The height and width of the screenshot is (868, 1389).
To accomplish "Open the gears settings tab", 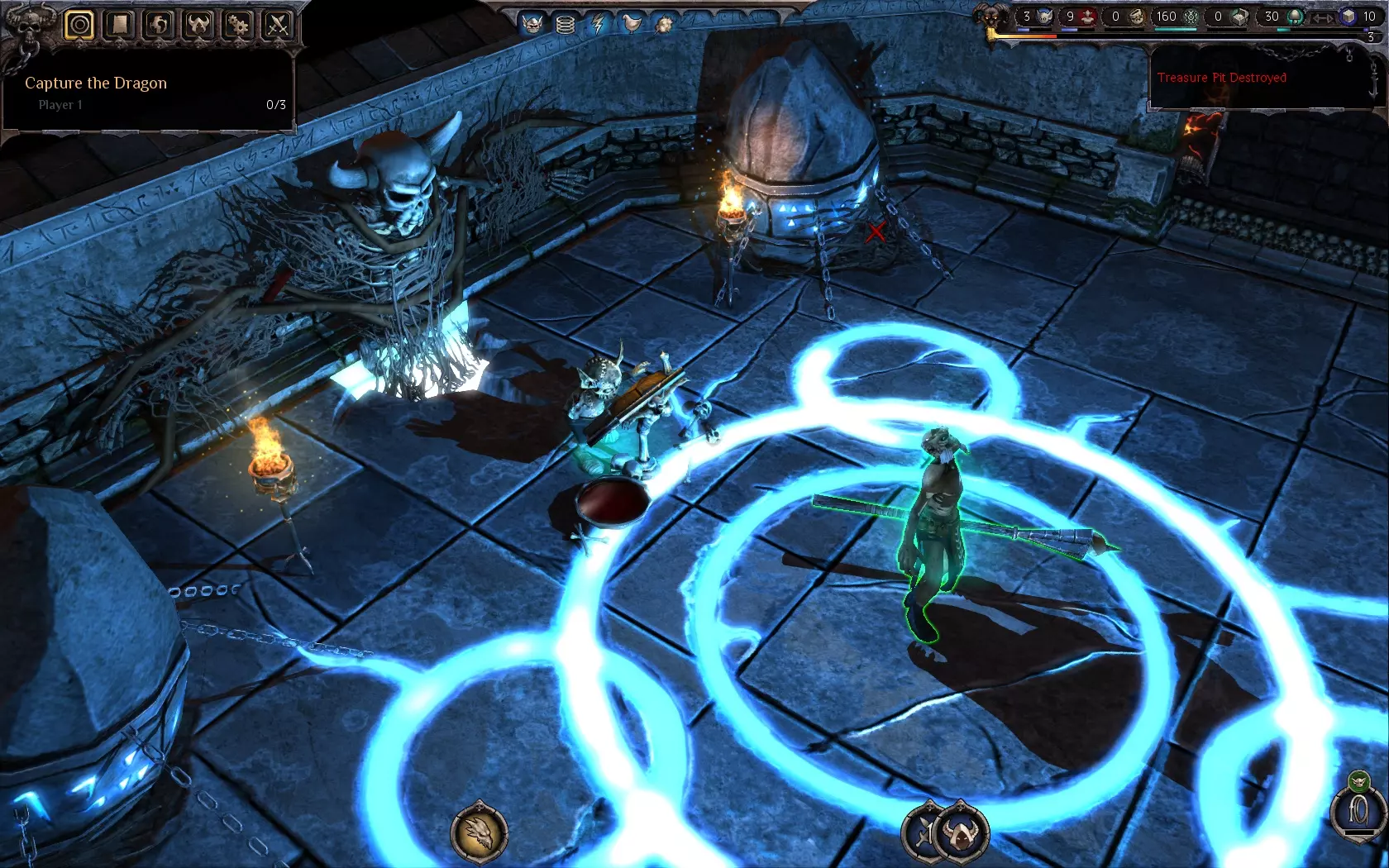I will pos(238,25).
